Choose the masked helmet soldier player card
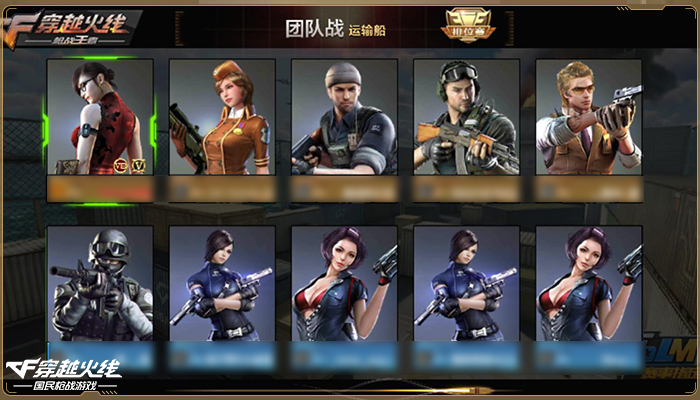Screen dimensions: 700x400 click(100, 284)
